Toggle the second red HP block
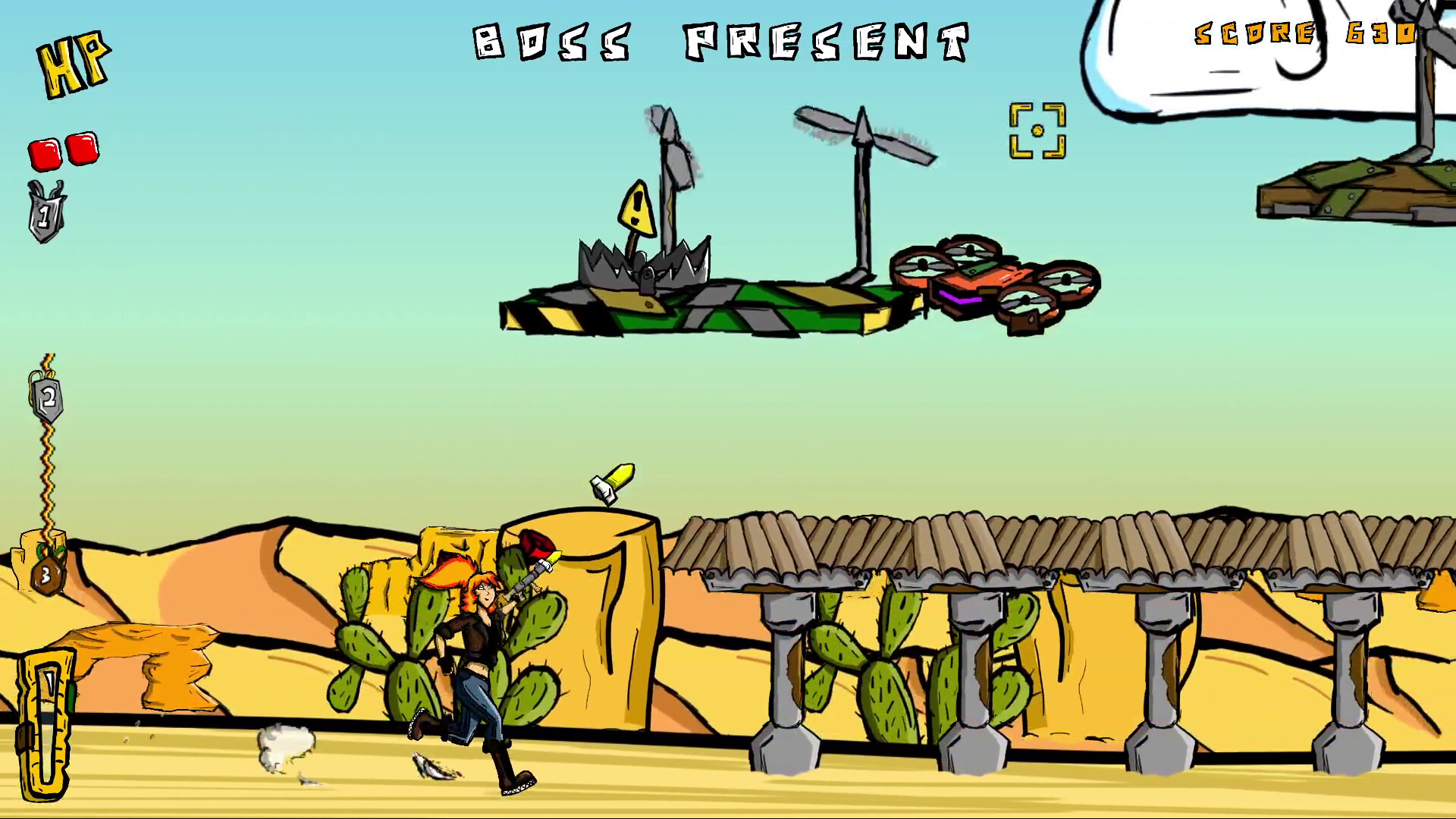 [80, 149]
